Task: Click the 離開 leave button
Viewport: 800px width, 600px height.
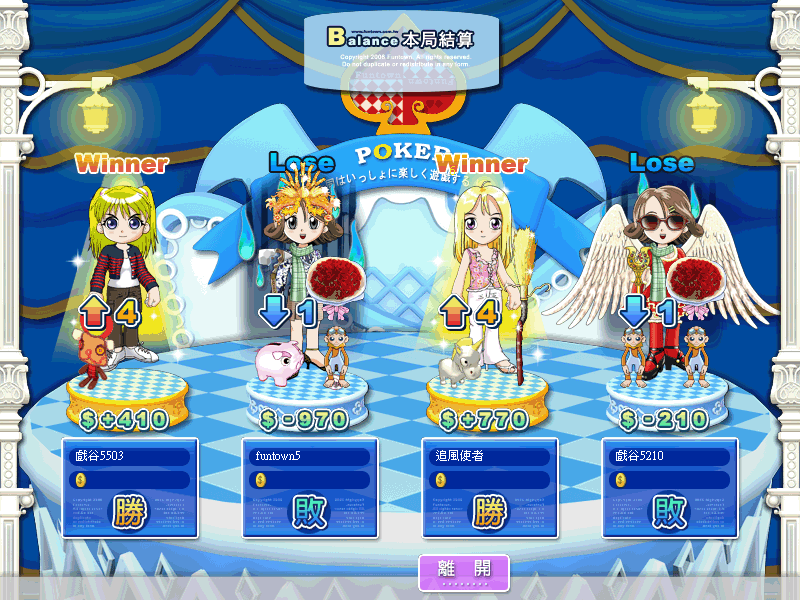Action: [x=464, y=570]
